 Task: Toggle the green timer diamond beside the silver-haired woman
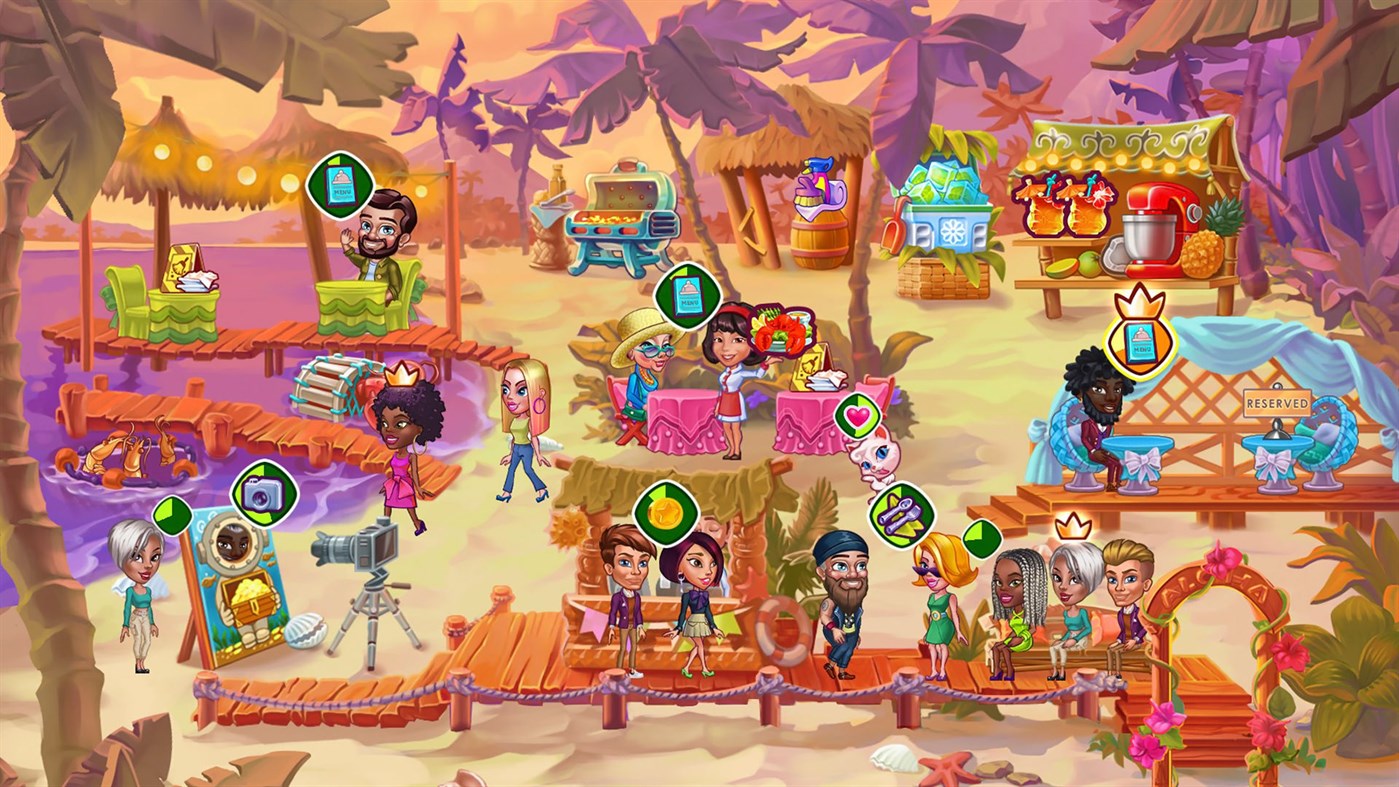coord(172,517)
